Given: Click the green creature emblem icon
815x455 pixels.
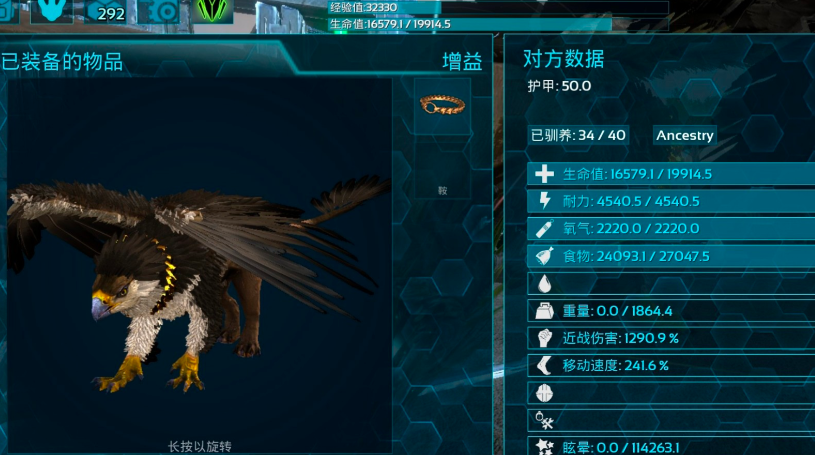Looking at the screenshot, I should tap(214, 11).
